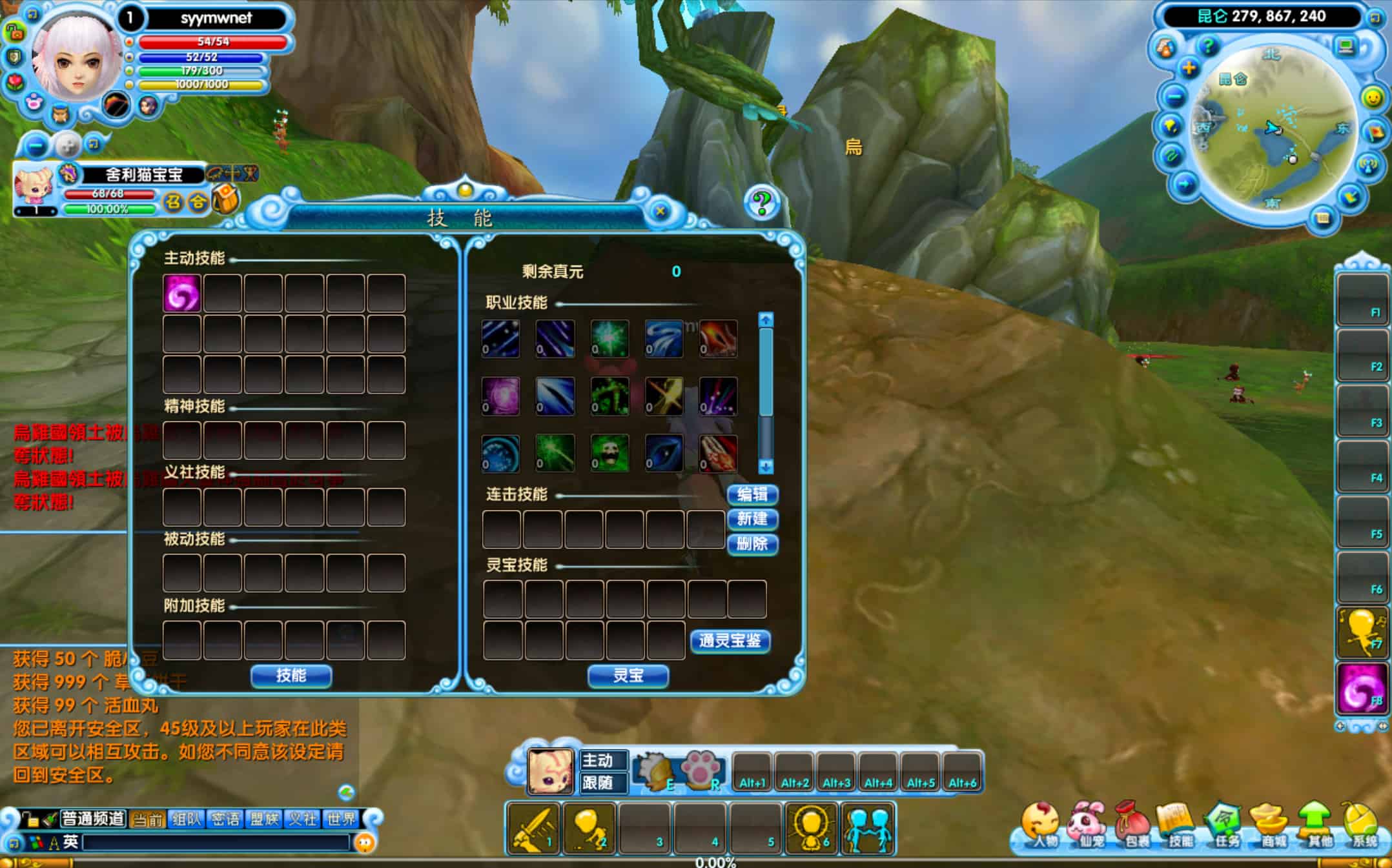
Task: Delete a combo skill with 删除
Action: pyautogui.click(x=752, y=544)
